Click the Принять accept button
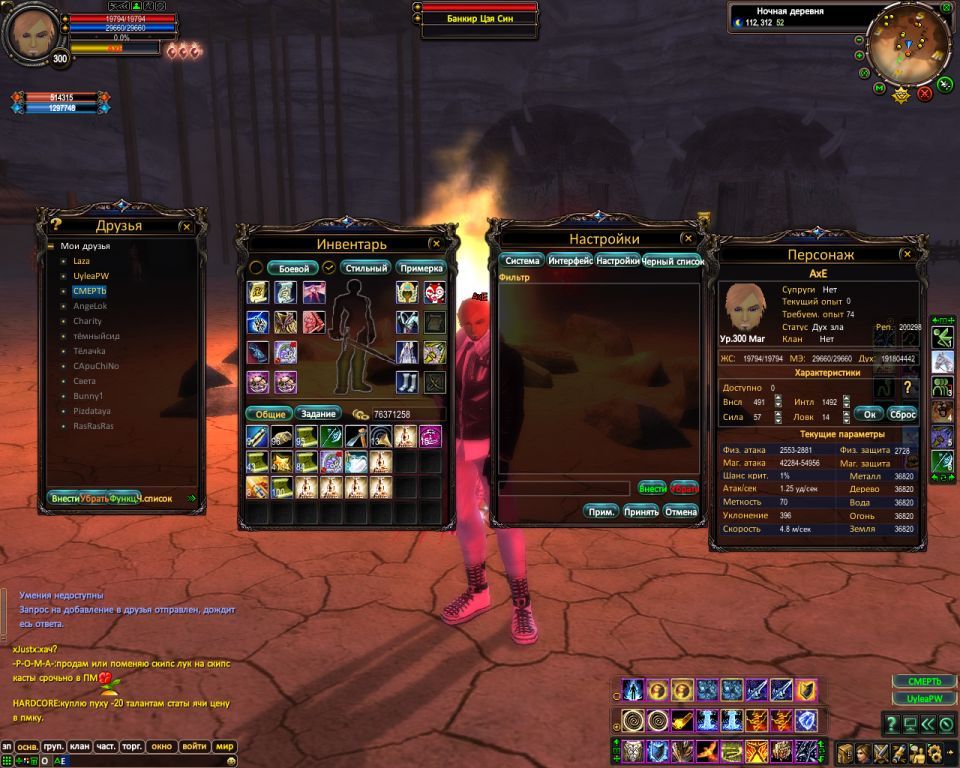 click(x=641, y=511)
